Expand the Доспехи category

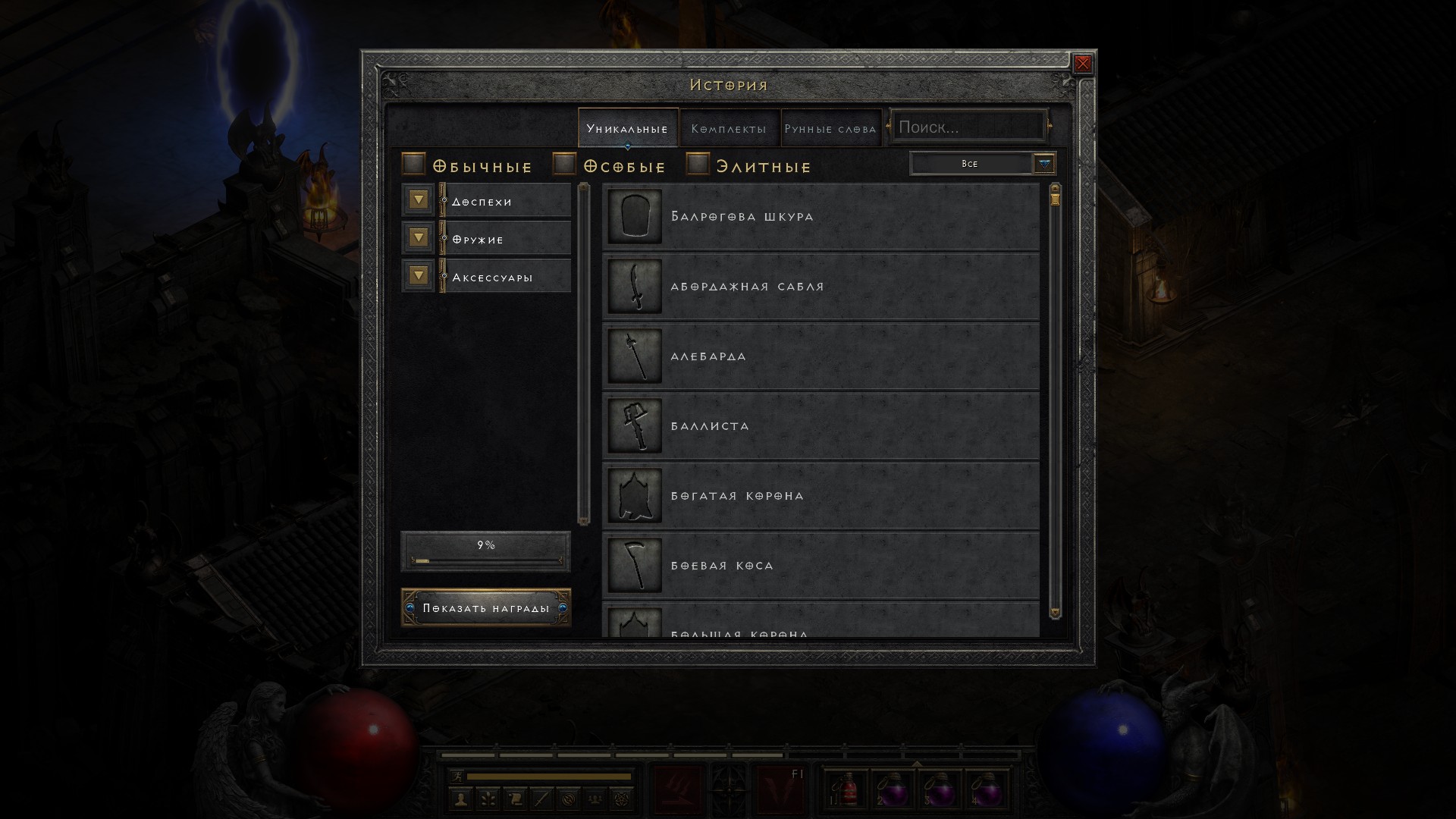pyautogui.click(x=419, y=200)
